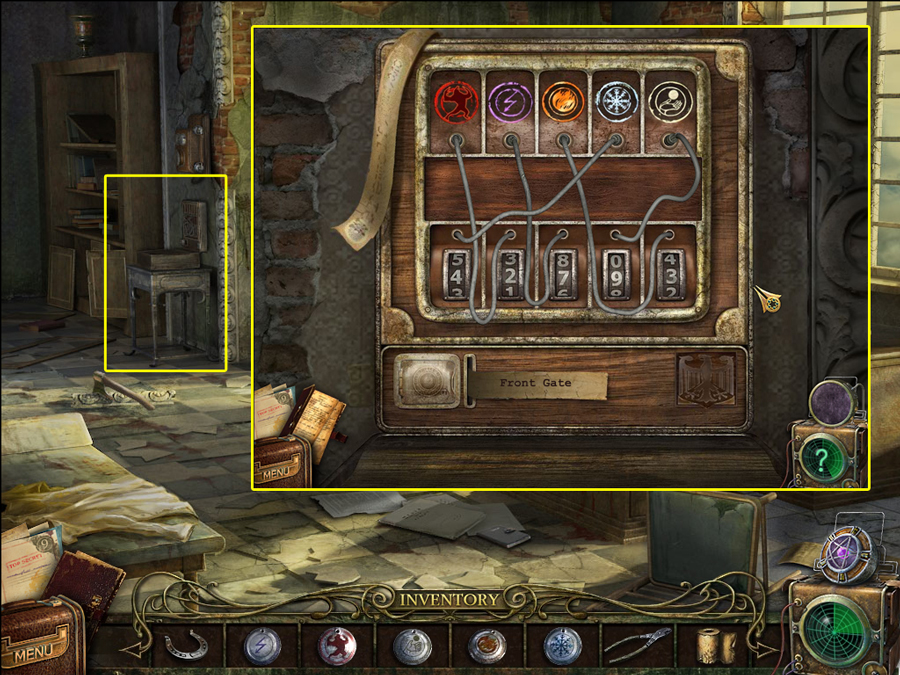The image size is (900, 675).
Task: Select the paper roll inventory item
Action: [x=714, y=646]
